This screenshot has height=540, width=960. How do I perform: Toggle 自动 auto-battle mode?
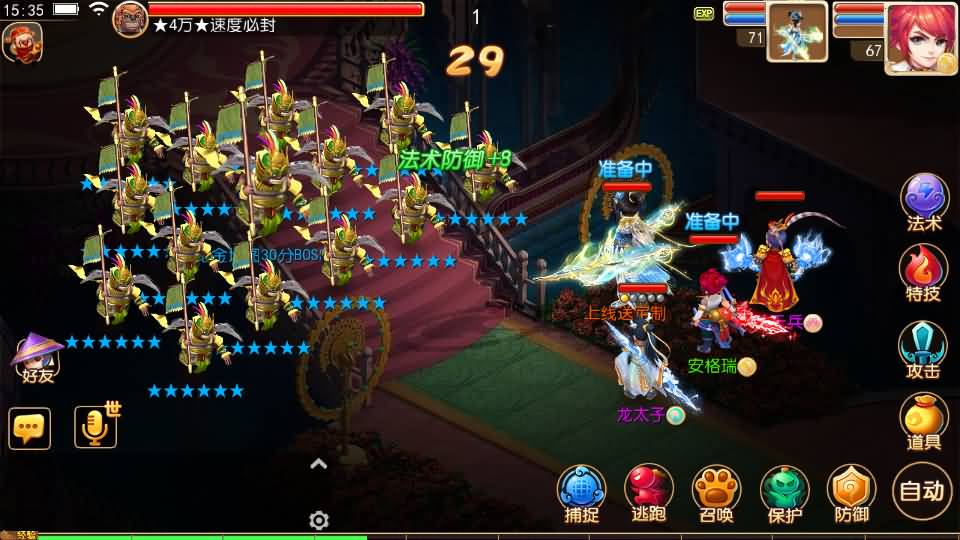(921, 490)
